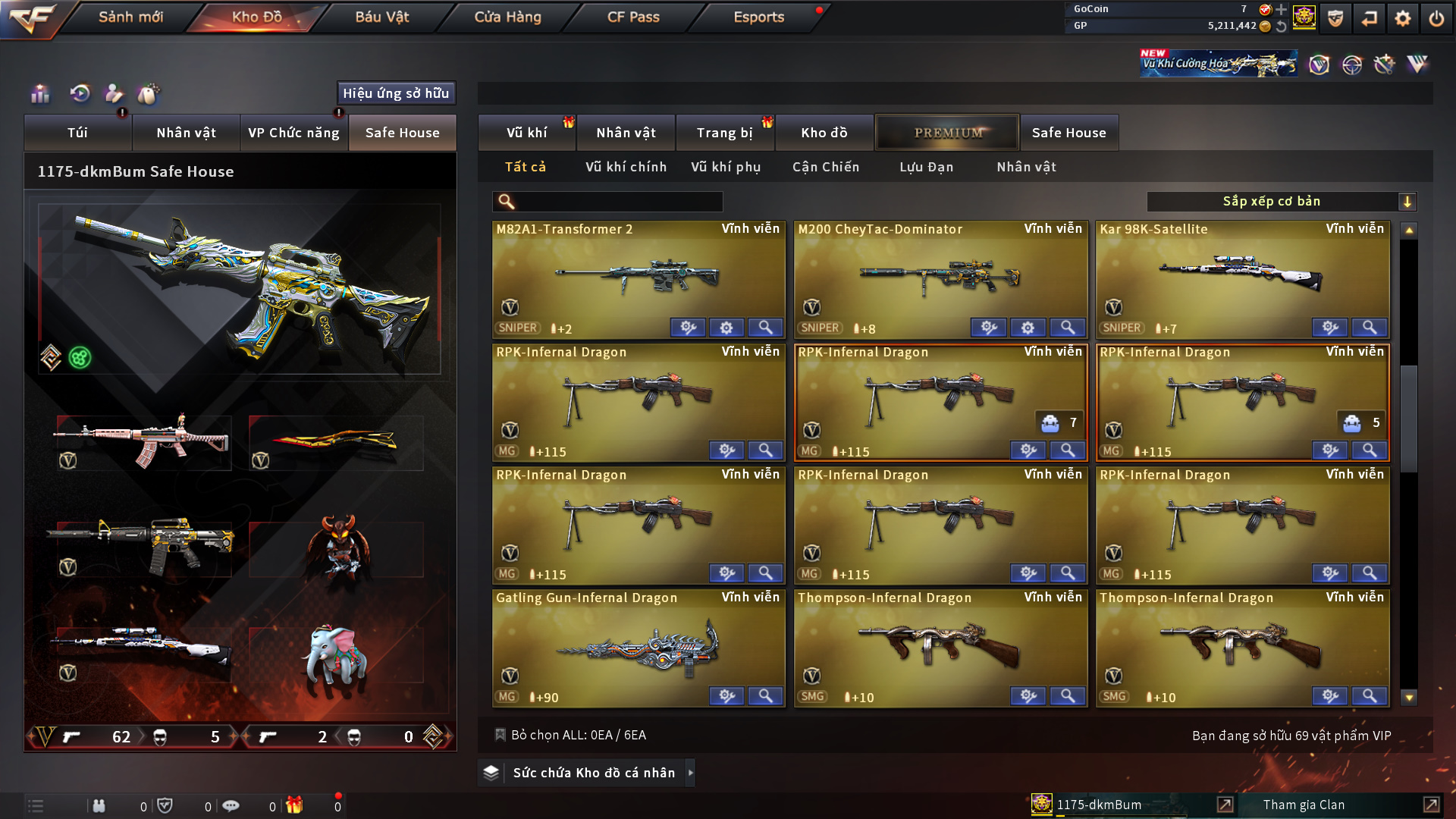Switch left panel to Túi tab
This screenshot has height=819, width=1456.
77,133
